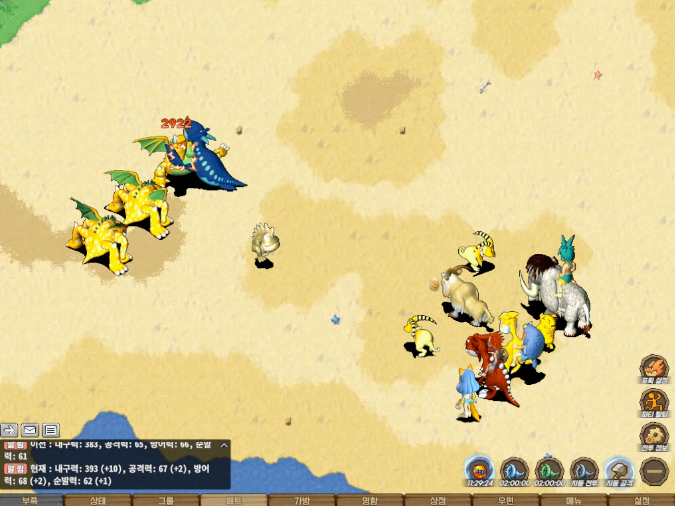Image resolution: width=675 pixels, height=506 pixels.
Task: Open the 설정 (settings) menu
Action: 642,500
